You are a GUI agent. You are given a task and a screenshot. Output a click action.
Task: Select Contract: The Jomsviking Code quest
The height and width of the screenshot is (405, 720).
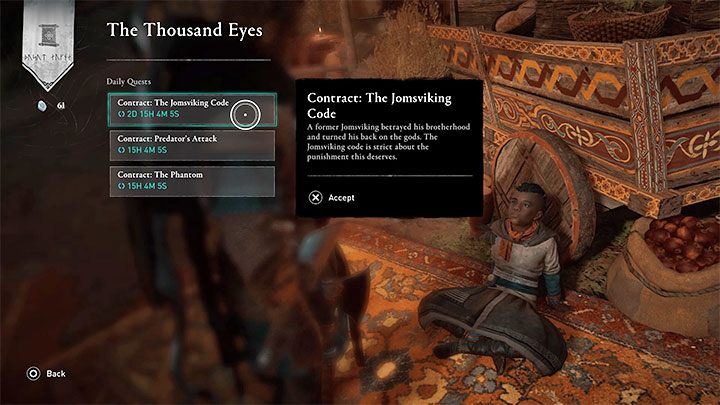(178, 110)
